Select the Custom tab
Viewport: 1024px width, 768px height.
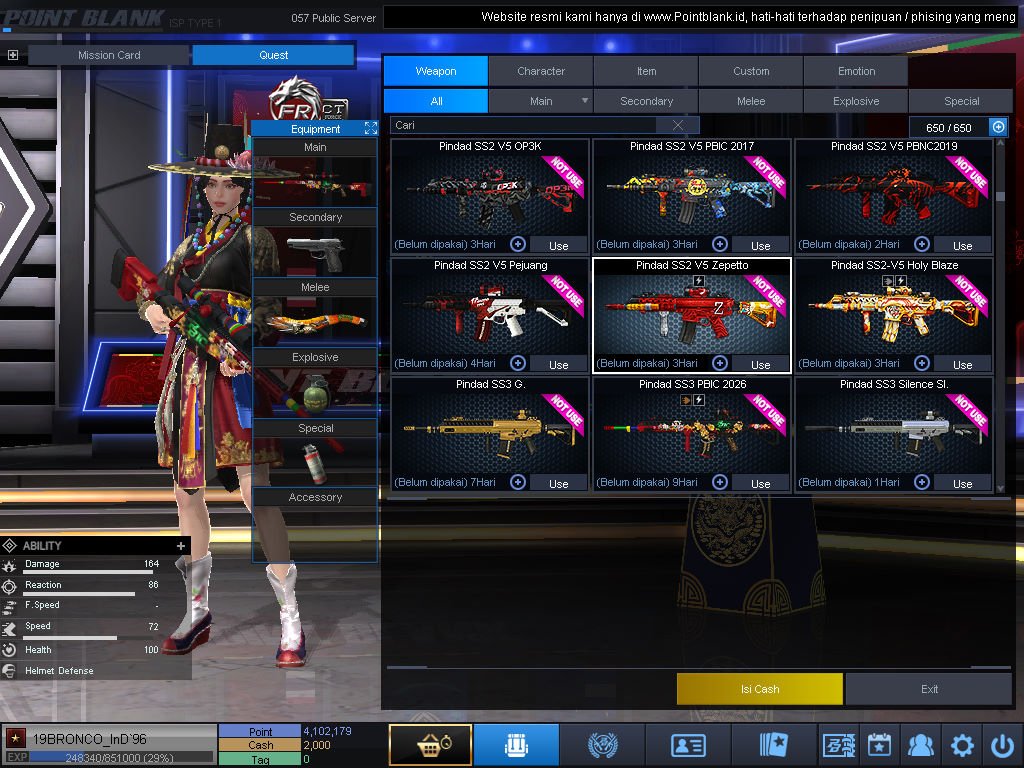click(751, 71)
